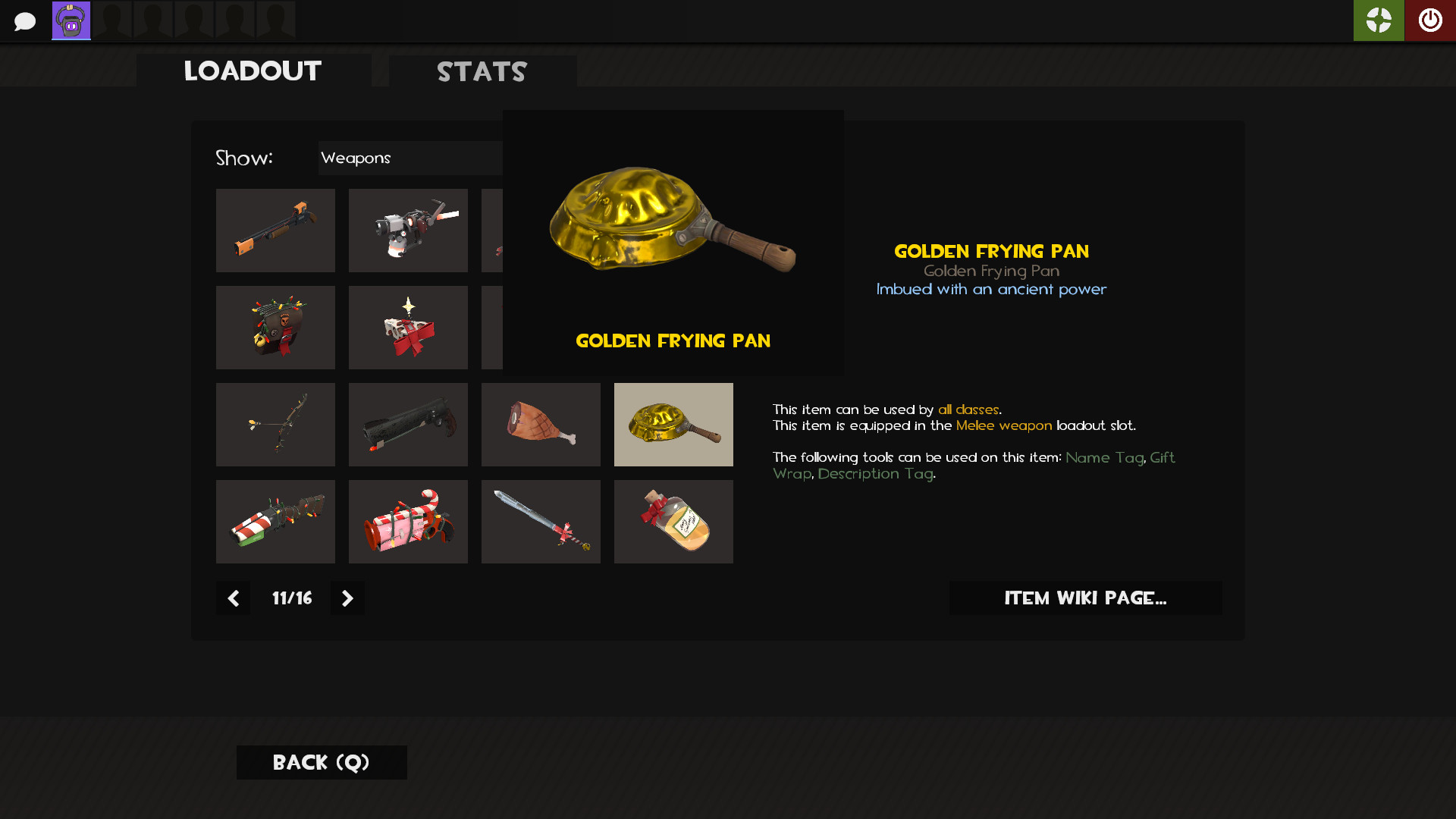Open the chat icon in the top-left corner

[x=26, y=20]
